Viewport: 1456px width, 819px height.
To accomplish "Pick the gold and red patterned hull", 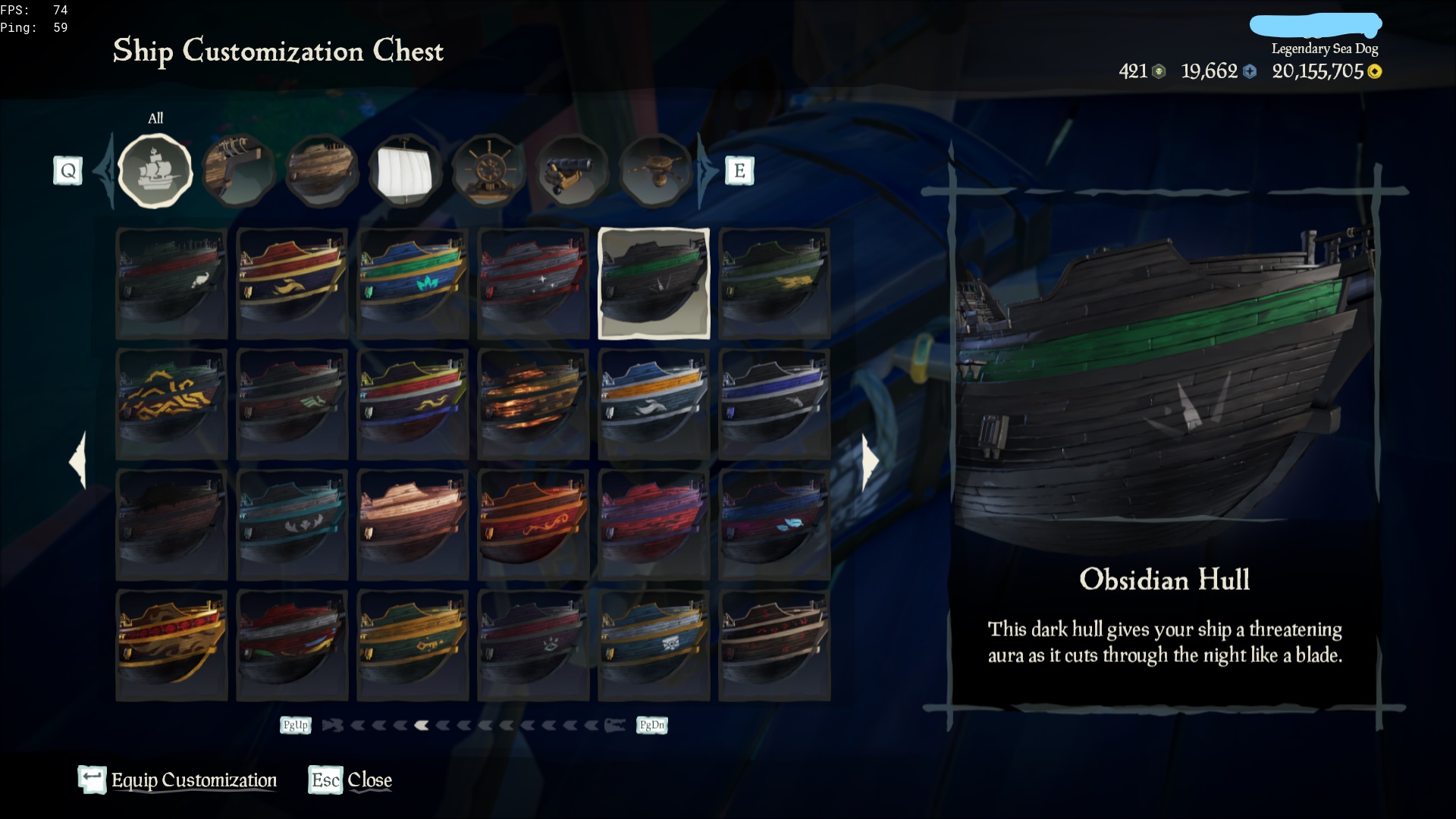I will (171, 645).
